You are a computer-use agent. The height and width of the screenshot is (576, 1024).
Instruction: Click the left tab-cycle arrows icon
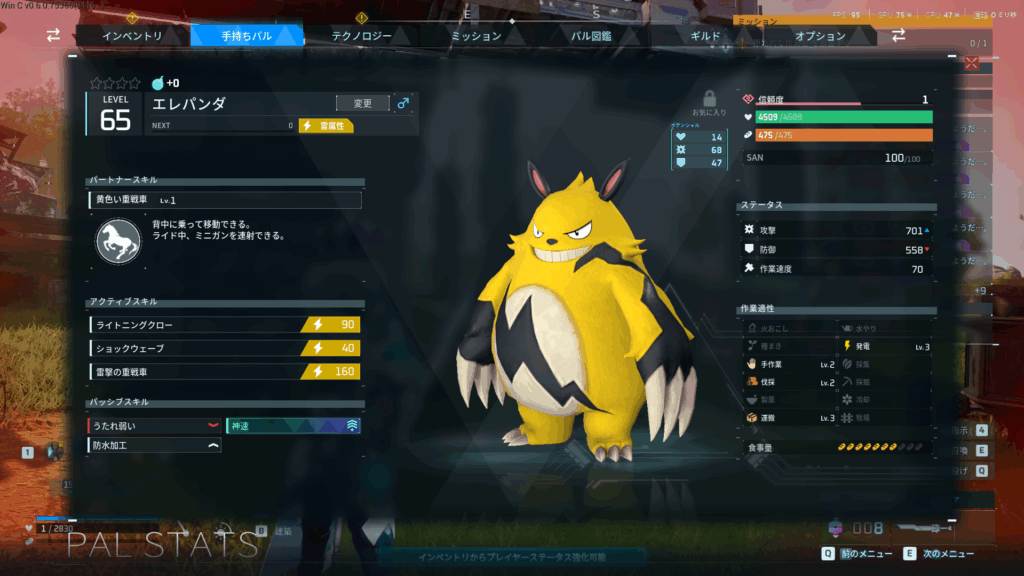(53, 35)
